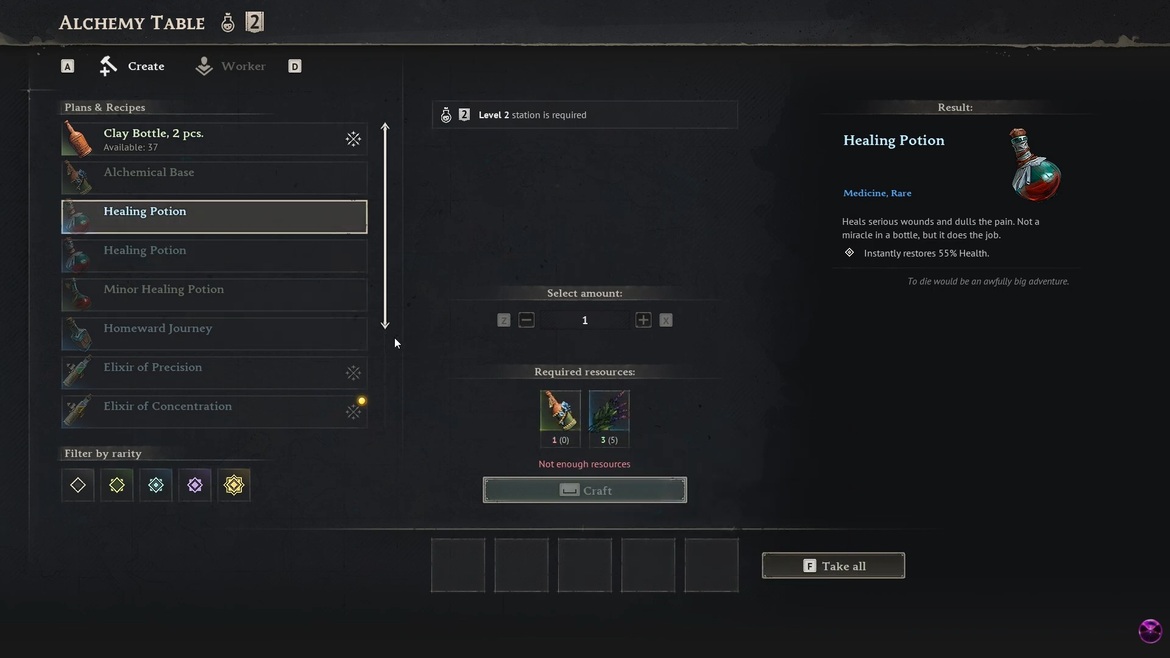Filter recipes by white common rarity
This screenshot has height=658, width=1170.
pos(78,485)
